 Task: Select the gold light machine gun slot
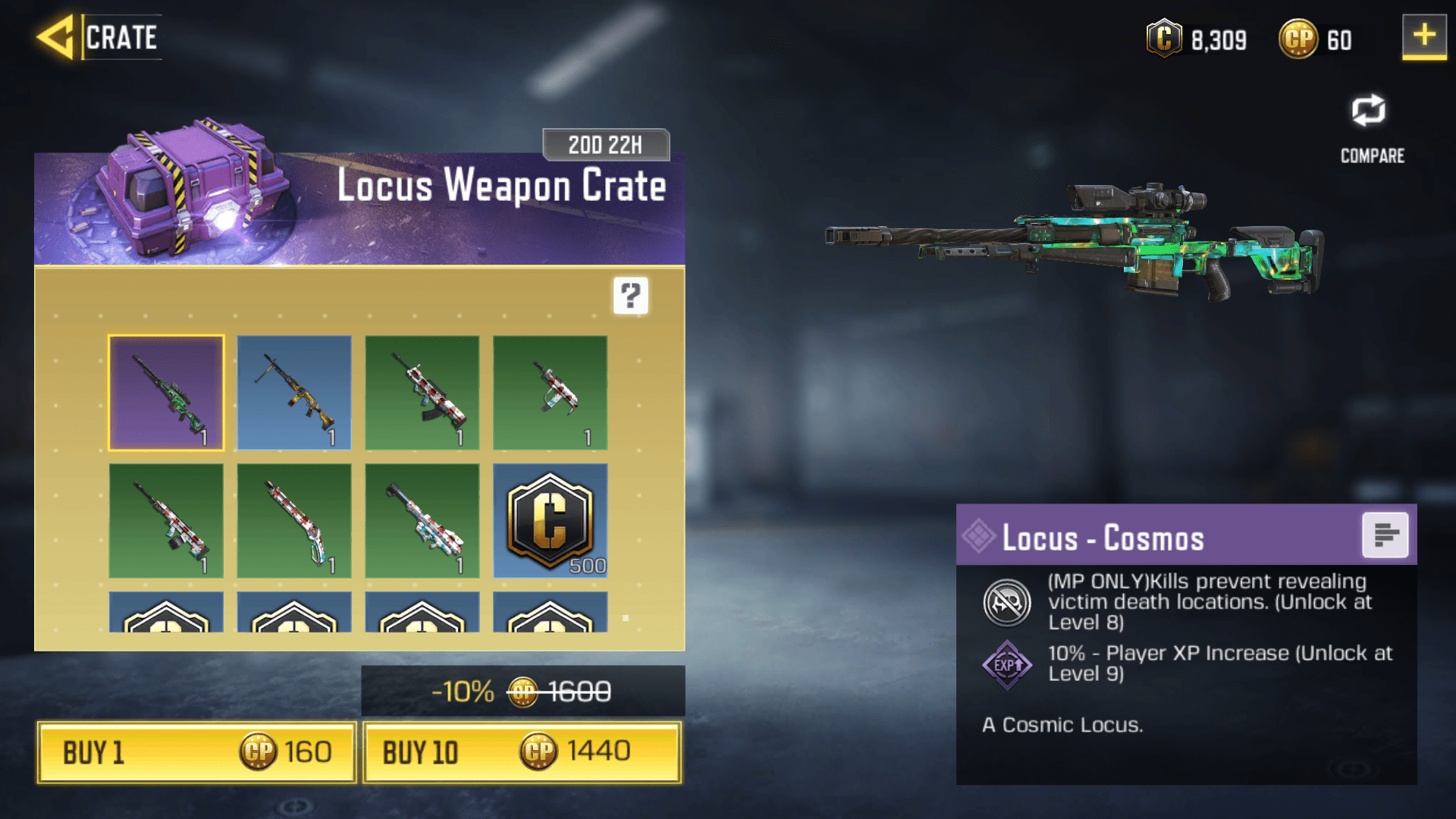pos(294,393)
